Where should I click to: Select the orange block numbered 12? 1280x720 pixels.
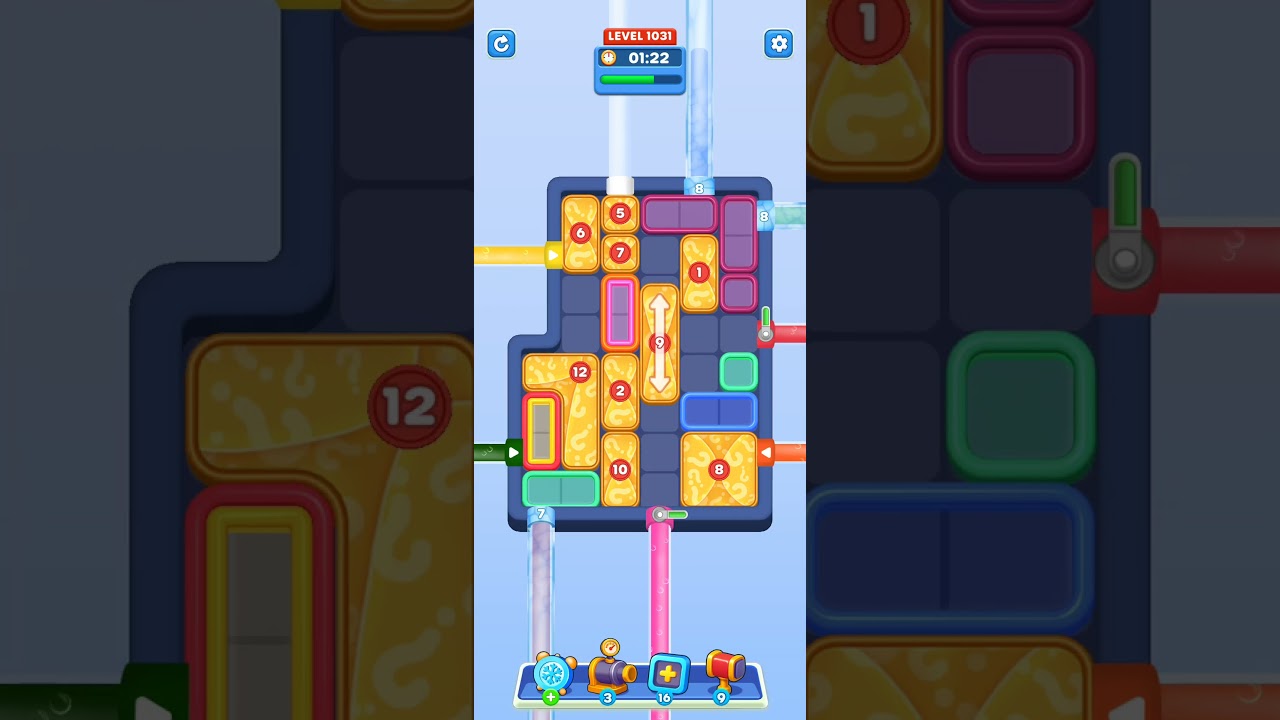[578, 372]
